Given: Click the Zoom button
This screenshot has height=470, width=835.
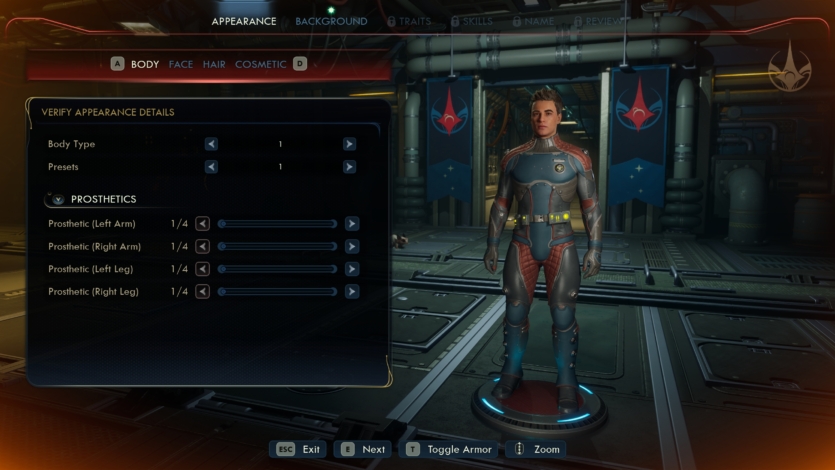Looking at the screenshot, I should click(x=537, y=449).
